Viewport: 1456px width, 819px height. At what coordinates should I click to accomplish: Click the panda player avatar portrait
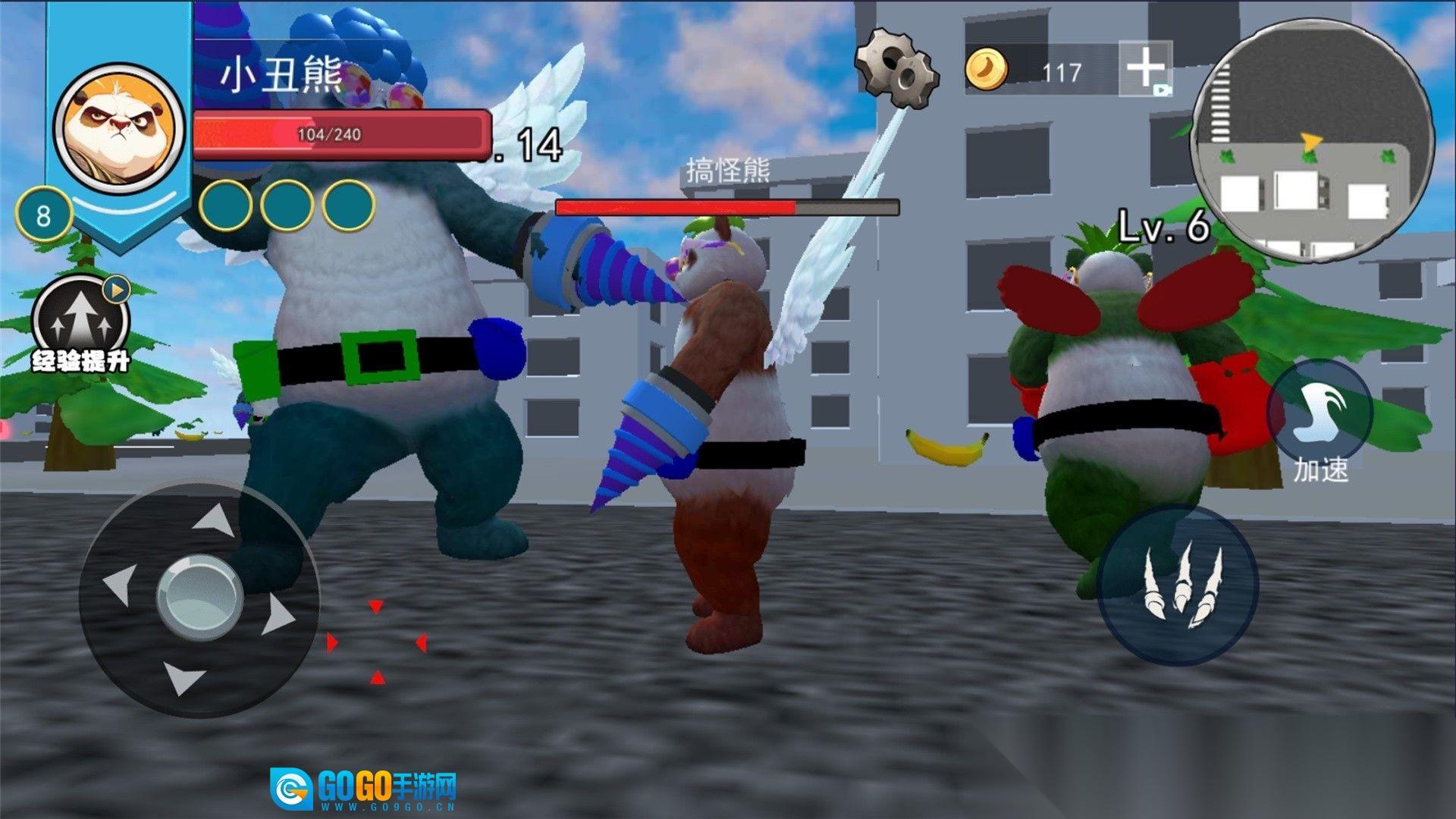(x=120, y=127)
